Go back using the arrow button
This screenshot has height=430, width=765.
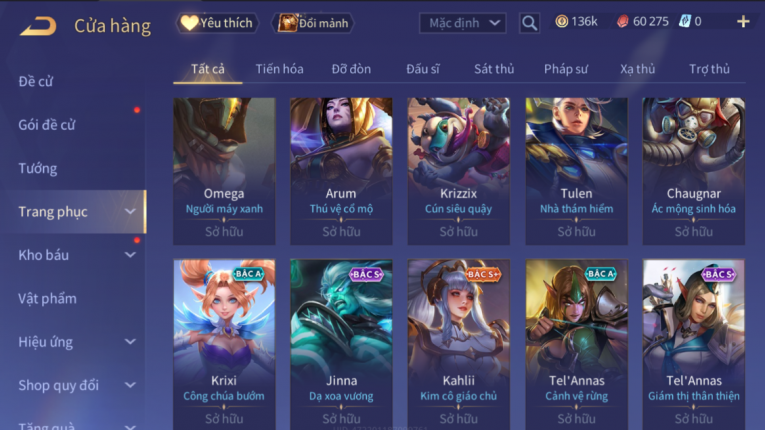point(38,25)
